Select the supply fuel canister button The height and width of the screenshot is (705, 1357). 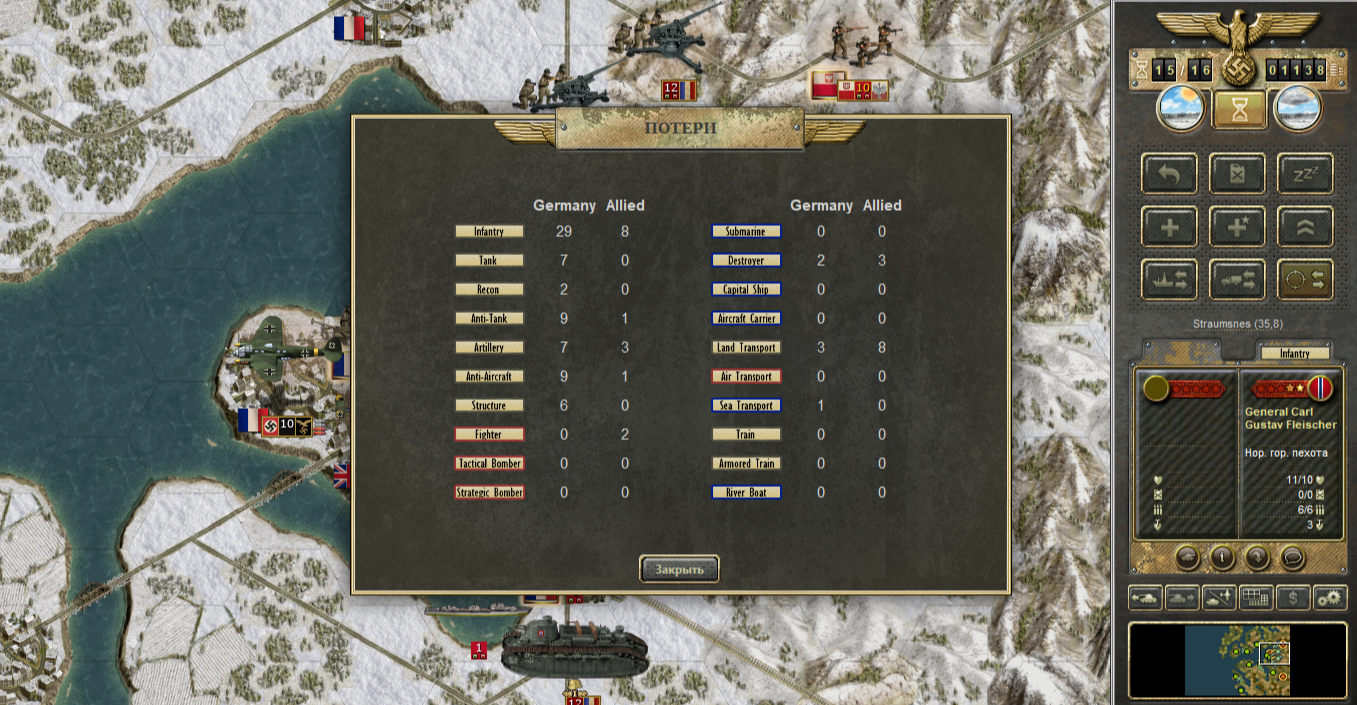click(1238, 173)
